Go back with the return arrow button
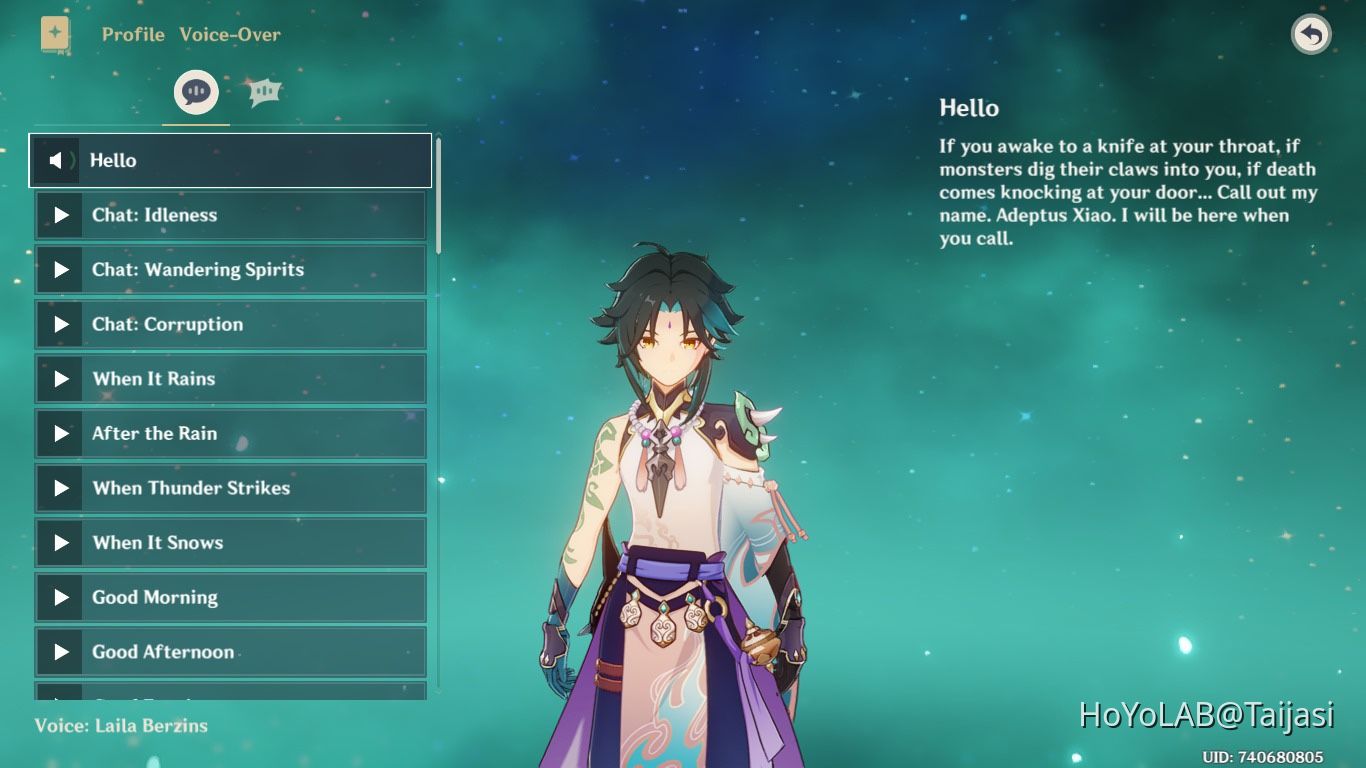Screen dimensions: 1366x768 1311,35
